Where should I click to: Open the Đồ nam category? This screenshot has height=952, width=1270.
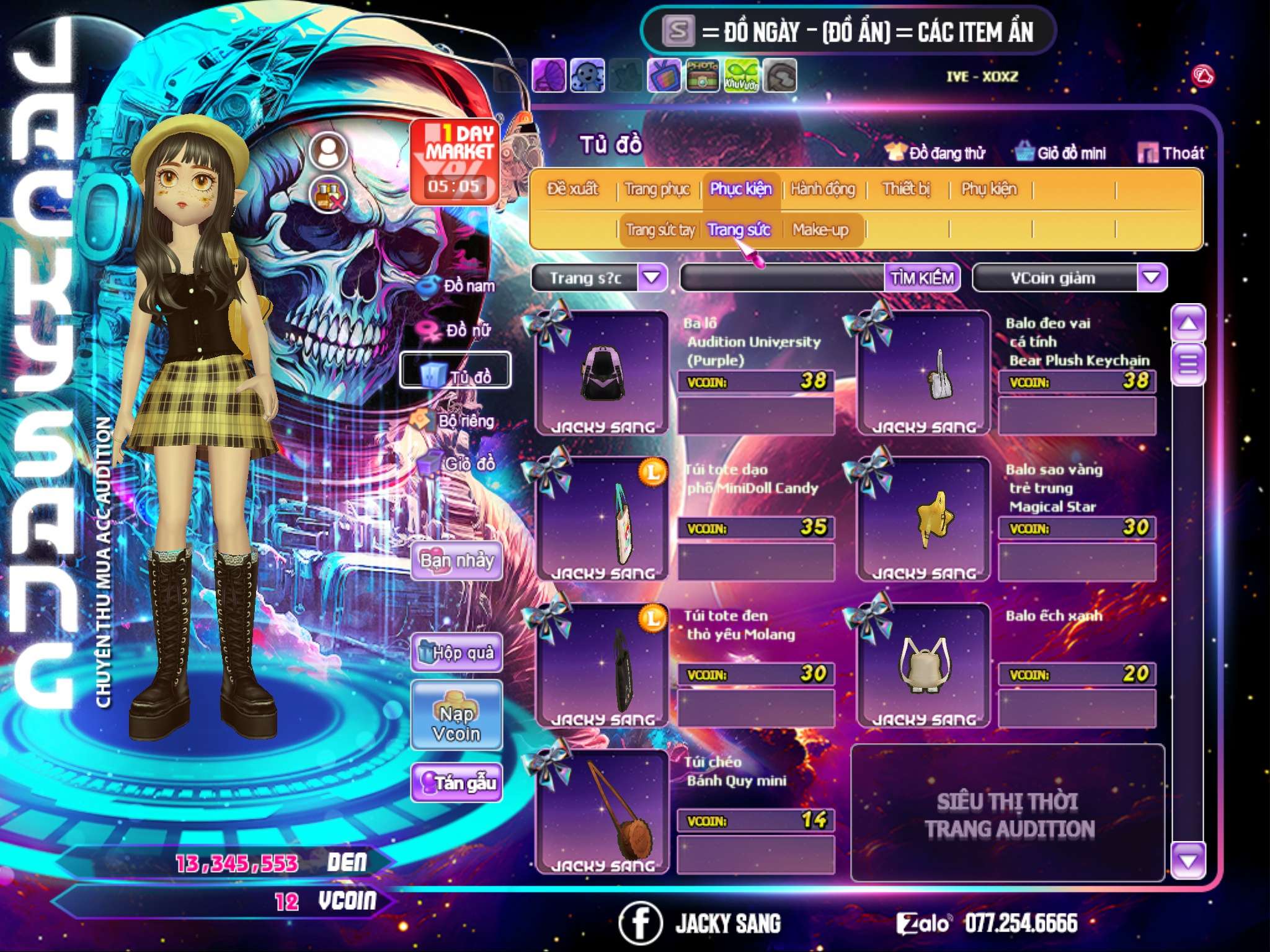[458, 286]
